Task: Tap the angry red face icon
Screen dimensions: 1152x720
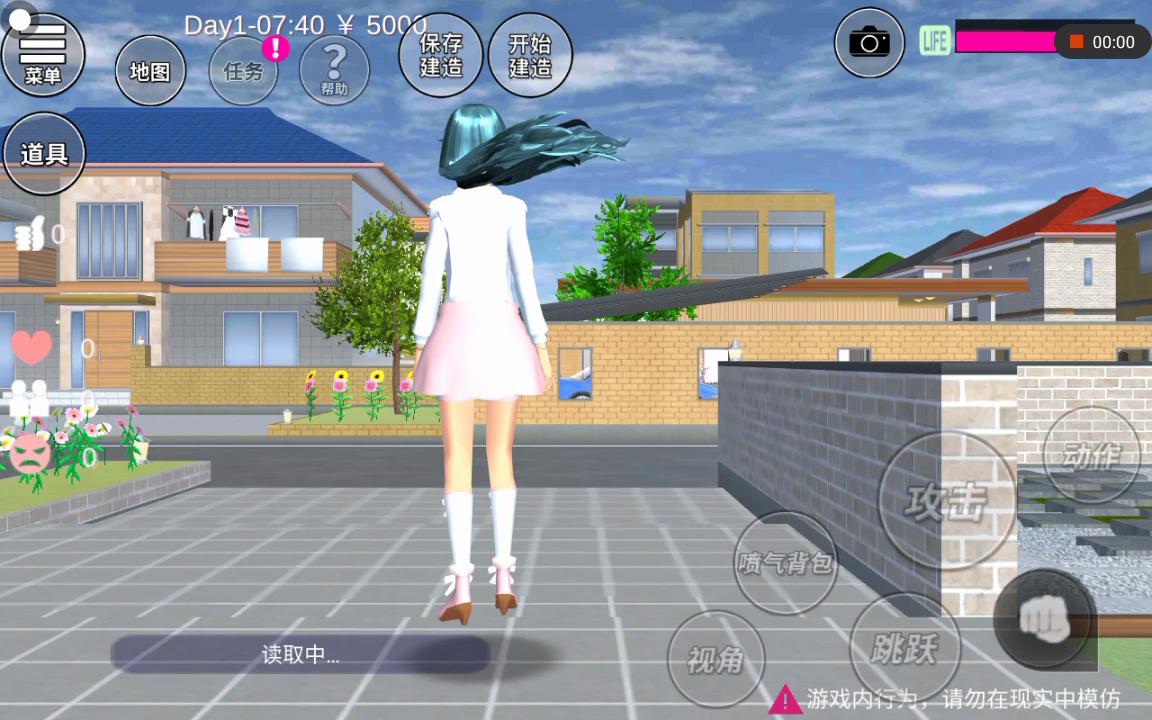Action: 31,457
